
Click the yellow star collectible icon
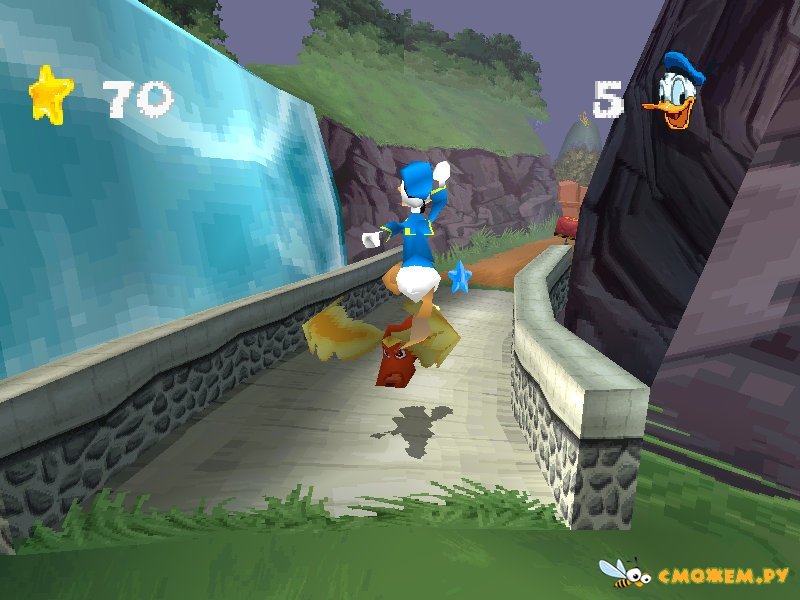(50, 96)
